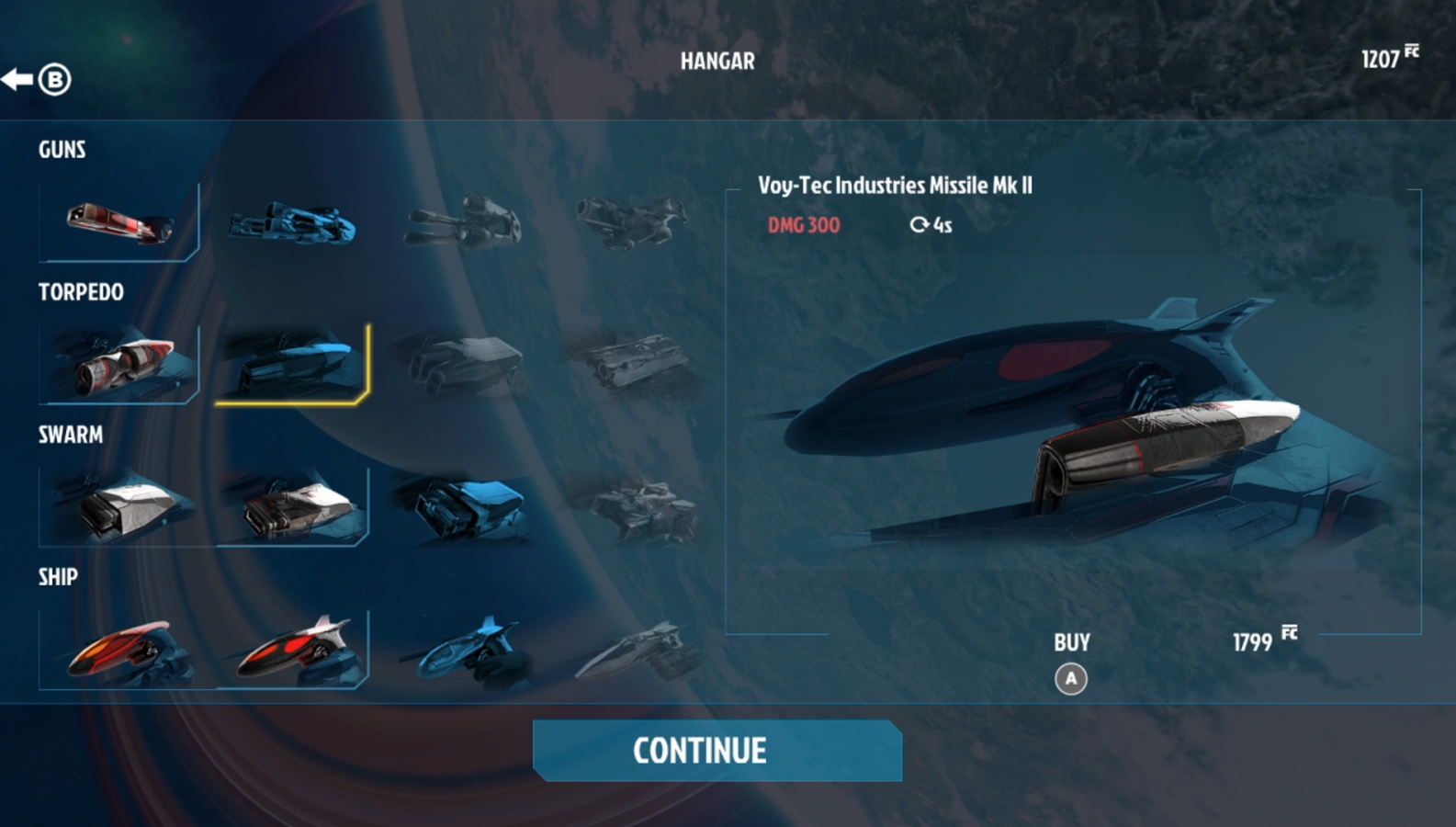This screenshot has width=1456, height=827.
Task: Select the red and white torpedo
Action: point(119,365)
